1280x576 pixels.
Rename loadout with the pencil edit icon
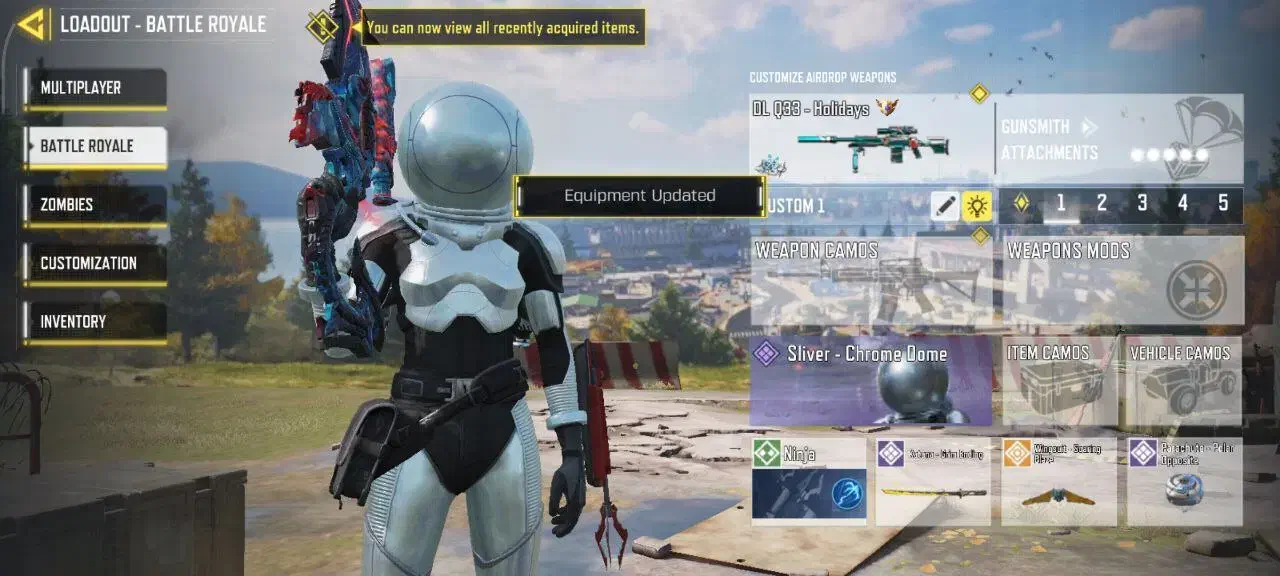tap(944, 206)
